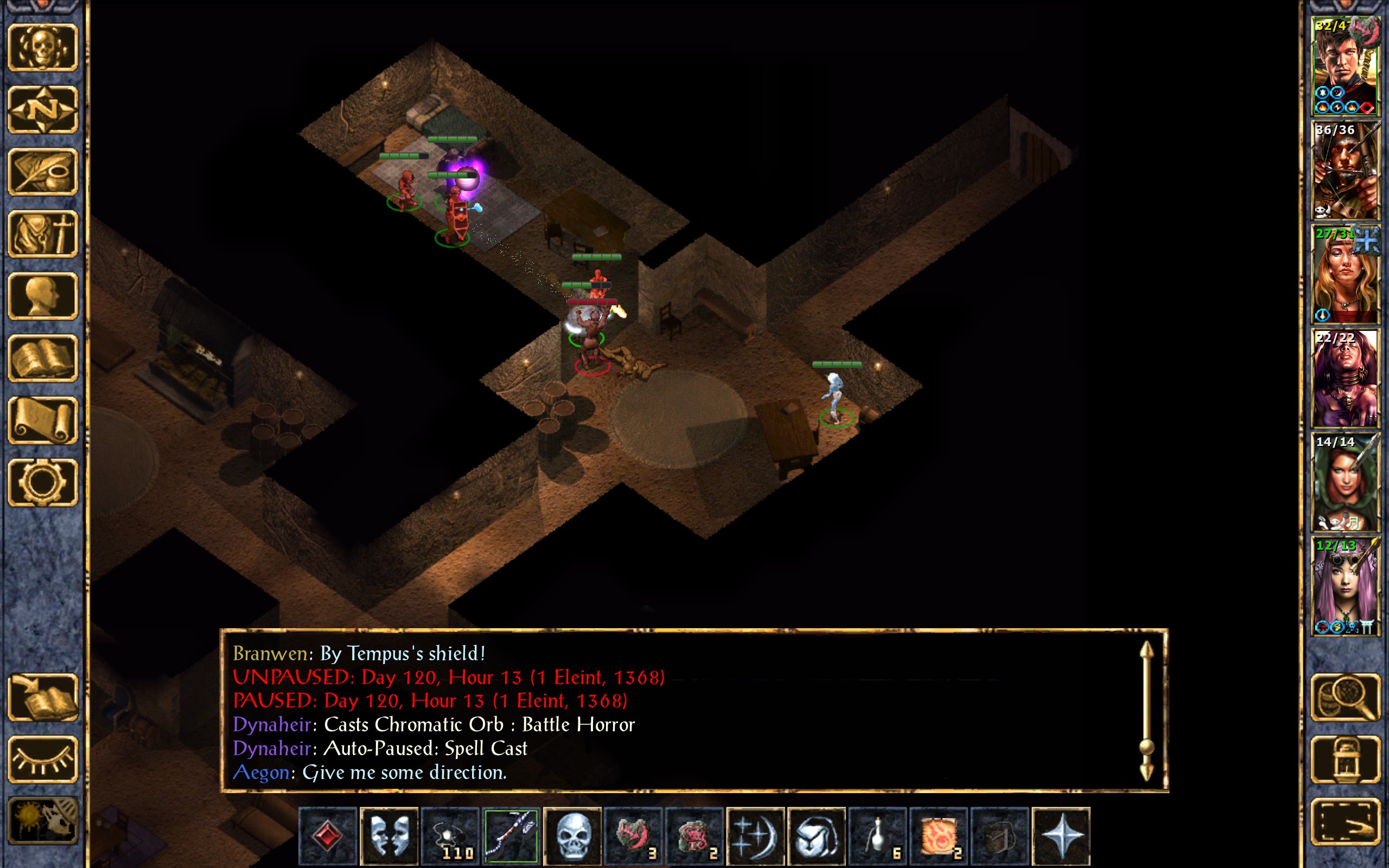The image size is (1389, 868).
Task: Use the flame scroll quick item
Action: 939,836
